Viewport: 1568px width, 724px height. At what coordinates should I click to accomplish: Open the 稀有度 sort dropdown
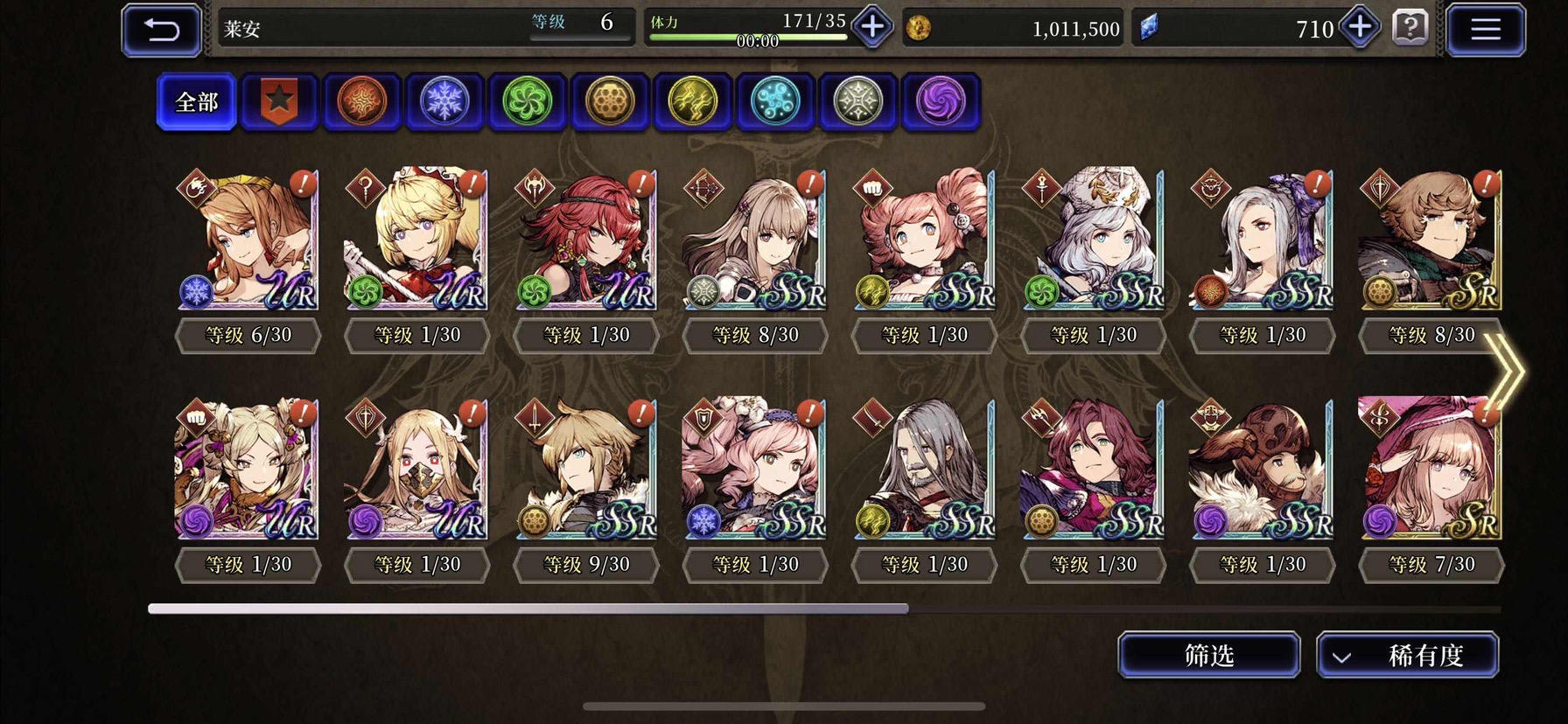(x=1409, y=654)
